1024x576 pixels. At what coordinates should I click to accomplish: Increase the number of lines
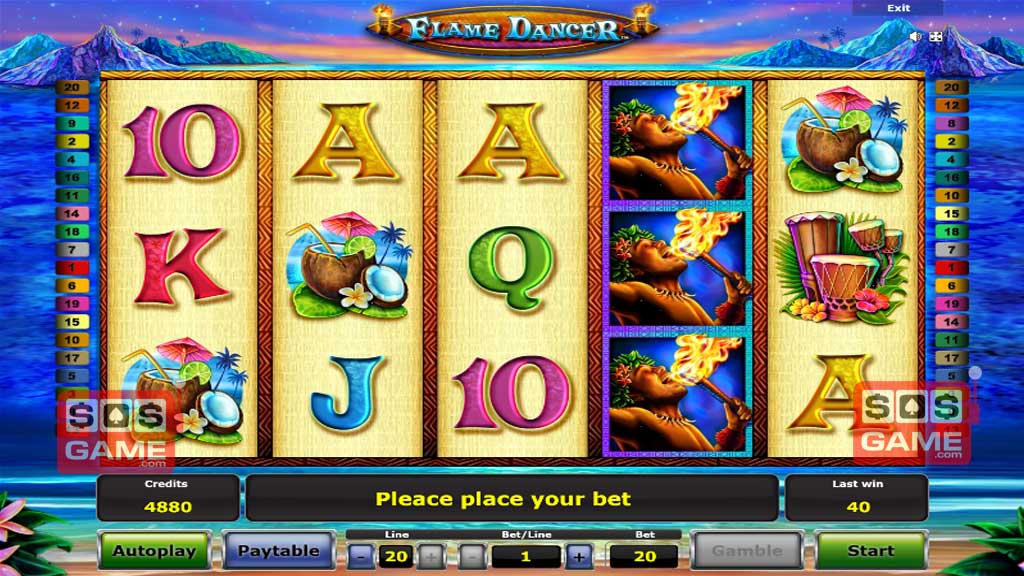tap(428, 557)
